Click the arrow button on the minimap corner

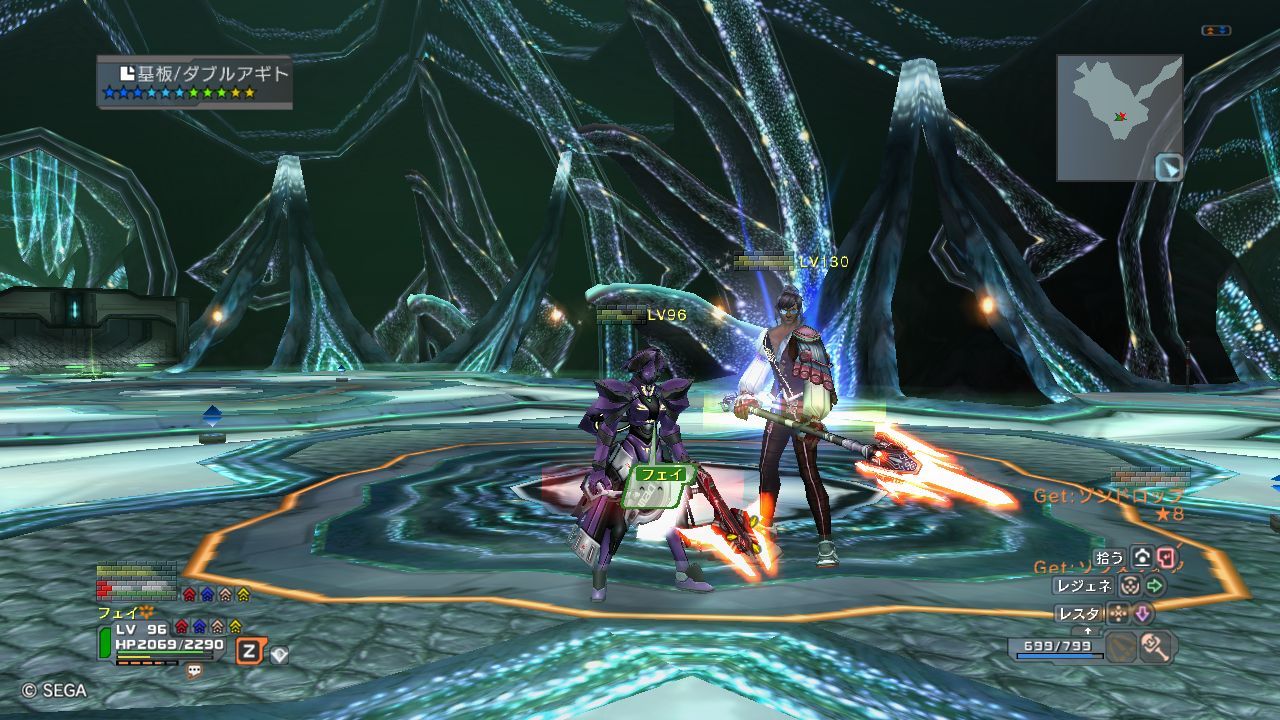coord(1168,167)
